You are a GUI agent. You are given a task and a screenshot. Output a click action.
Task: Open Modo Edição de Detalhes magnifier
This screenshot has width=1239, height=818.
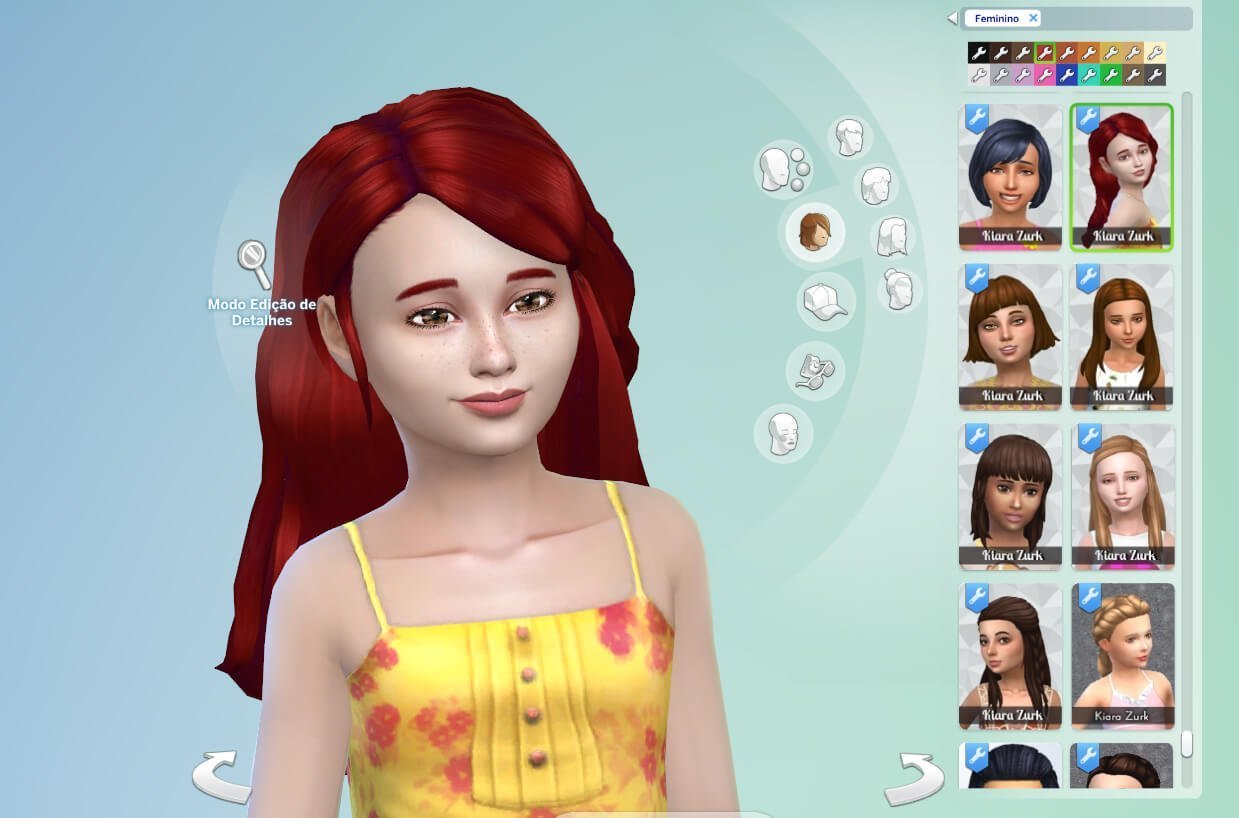point(254,262)
